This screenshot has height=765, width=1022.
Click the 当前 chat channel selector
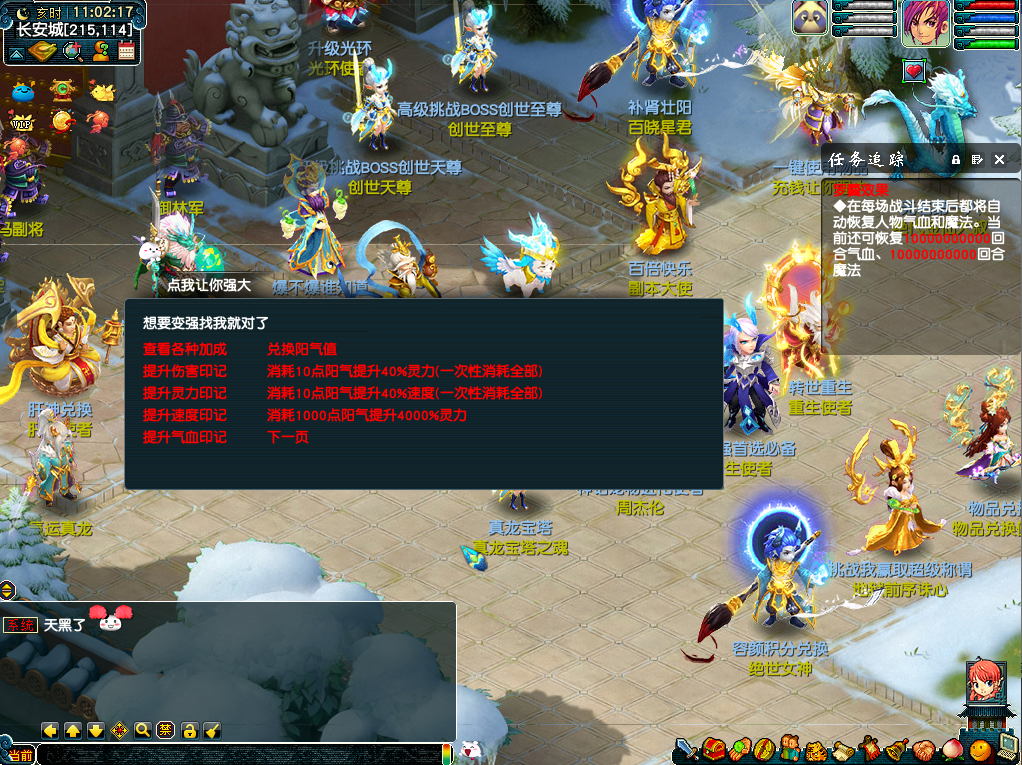[x=20, y=755]
